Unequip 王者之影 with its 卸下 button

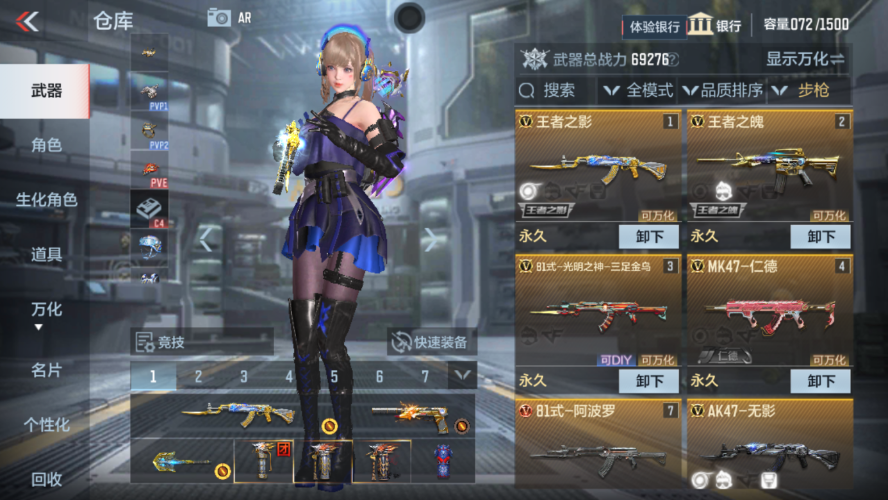649,237
